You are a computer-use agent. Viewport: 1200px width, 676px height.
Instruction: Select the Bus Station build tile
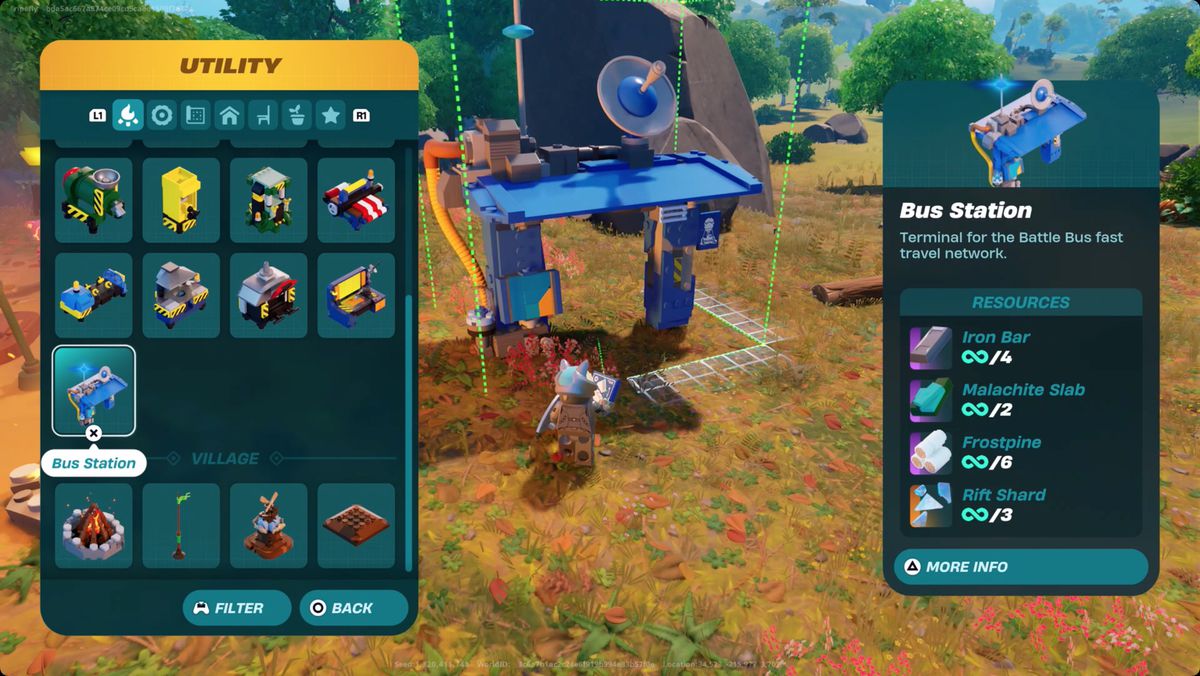[93, 391]
